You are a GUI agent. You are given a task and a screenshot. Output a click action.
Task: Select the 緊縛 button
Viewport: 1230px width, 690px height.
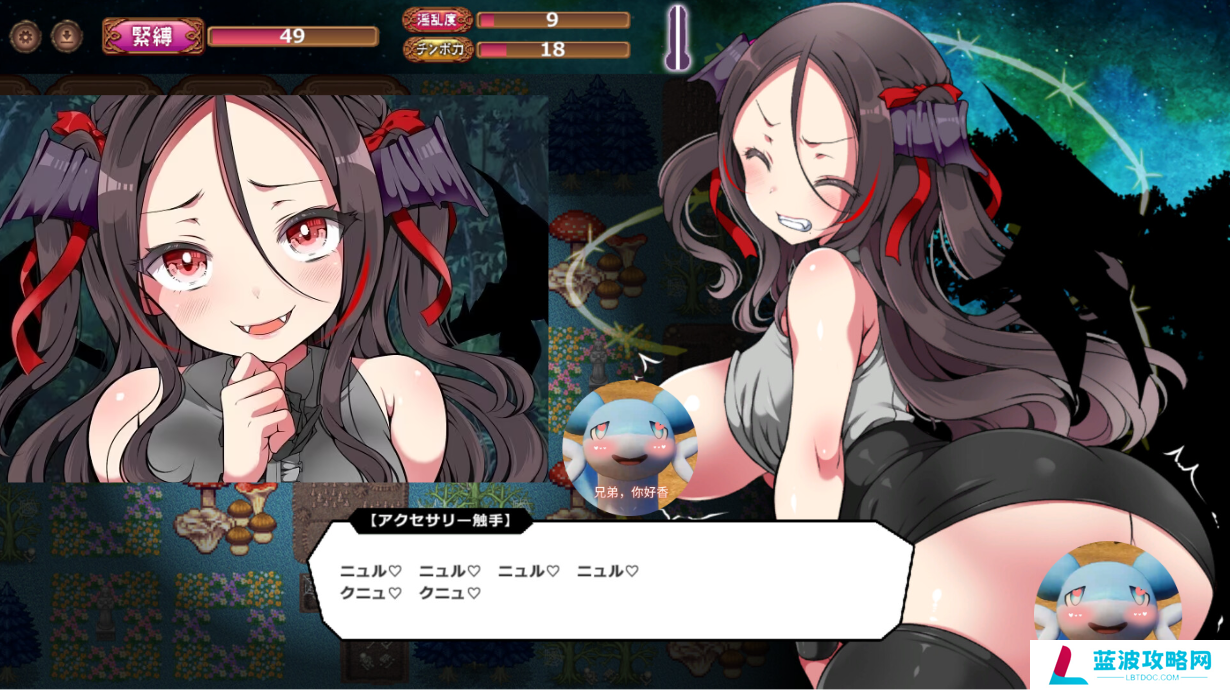point(153,37)
